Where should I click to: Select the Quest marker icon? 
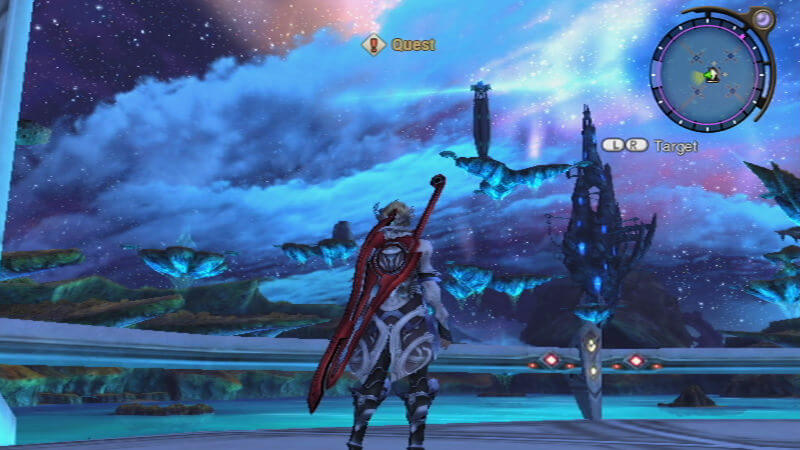click(374, 44)
